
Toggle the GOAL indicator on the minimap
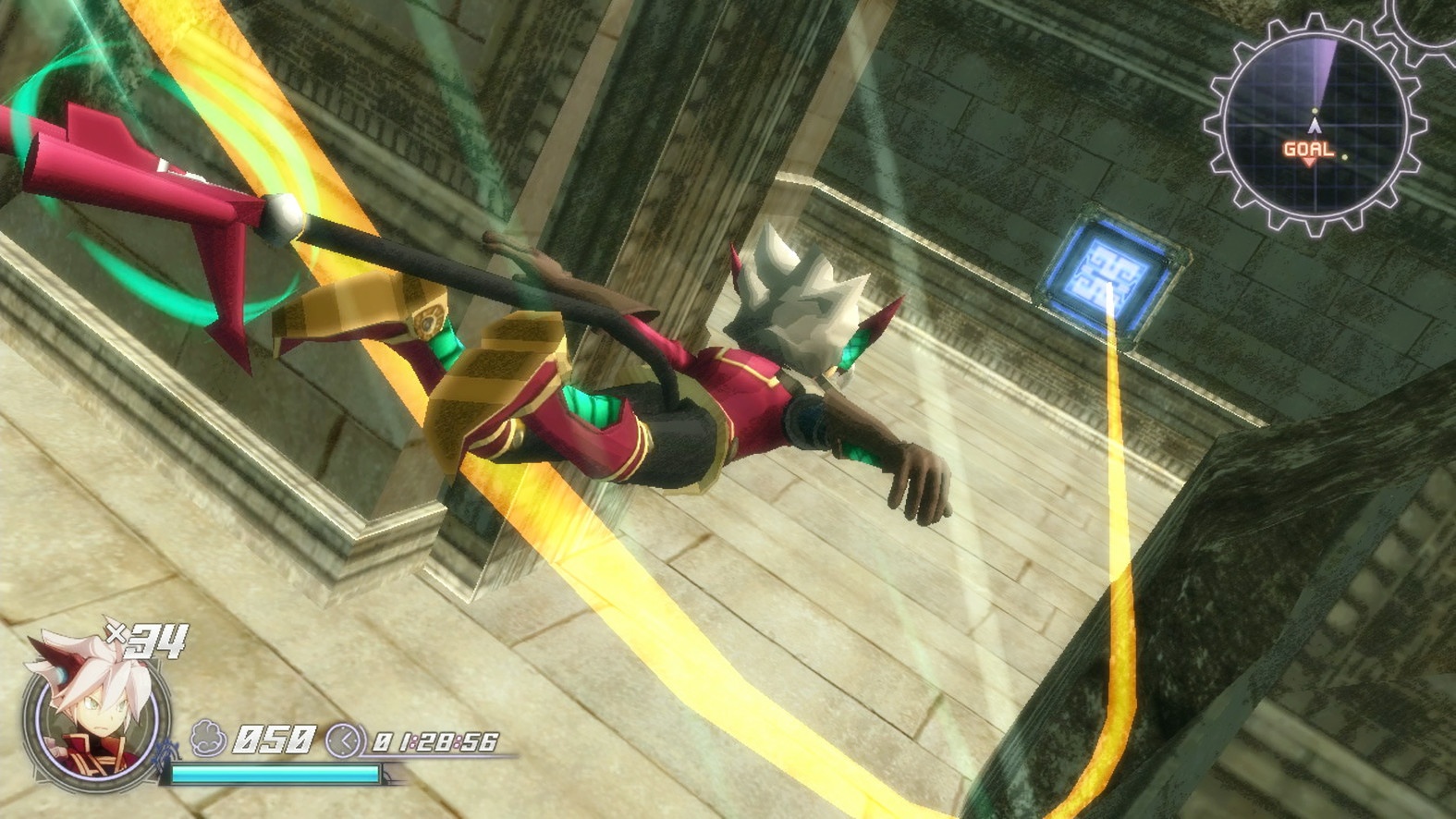tap(1307, 149)
